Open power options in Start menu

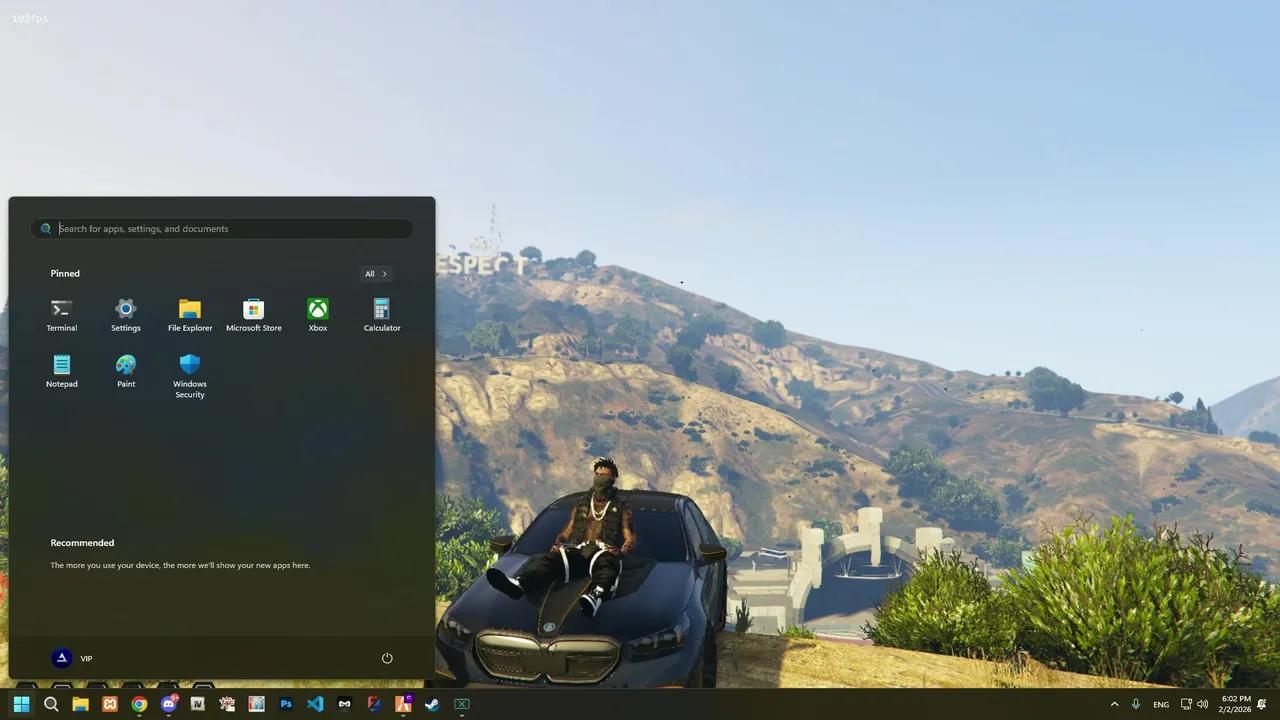(387, 658)
